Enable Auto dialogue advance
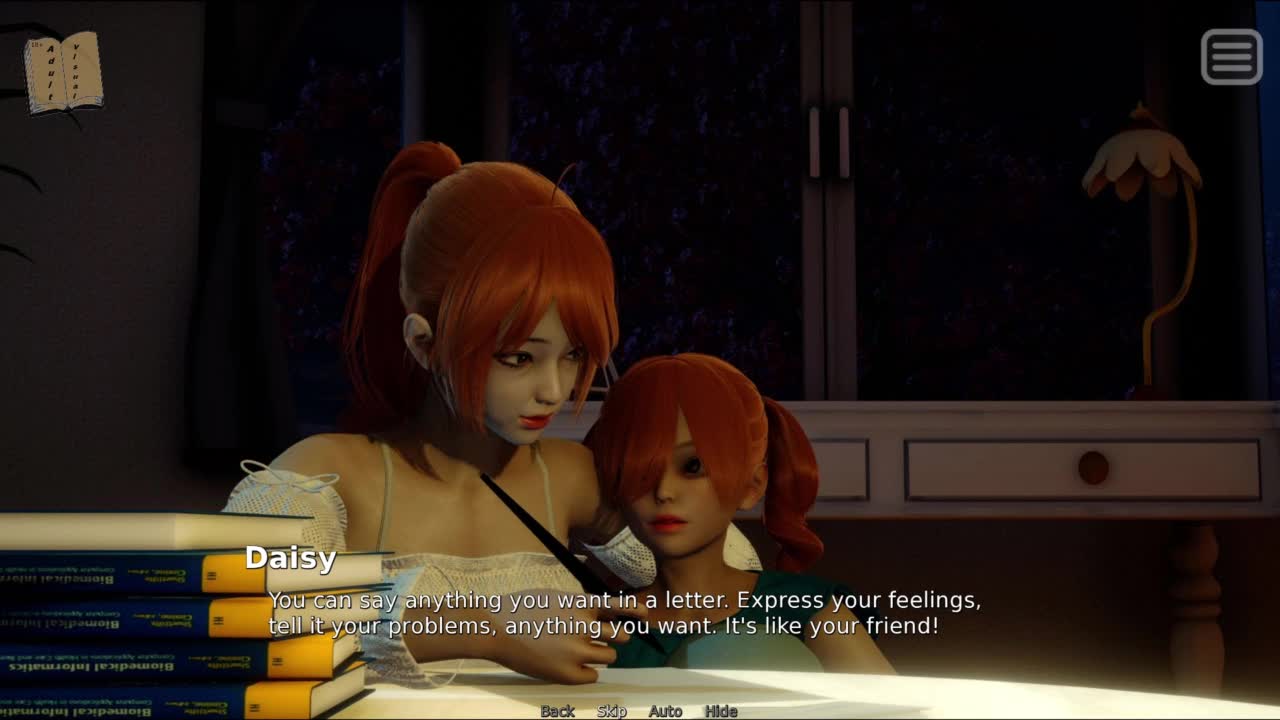 [665, 711]
